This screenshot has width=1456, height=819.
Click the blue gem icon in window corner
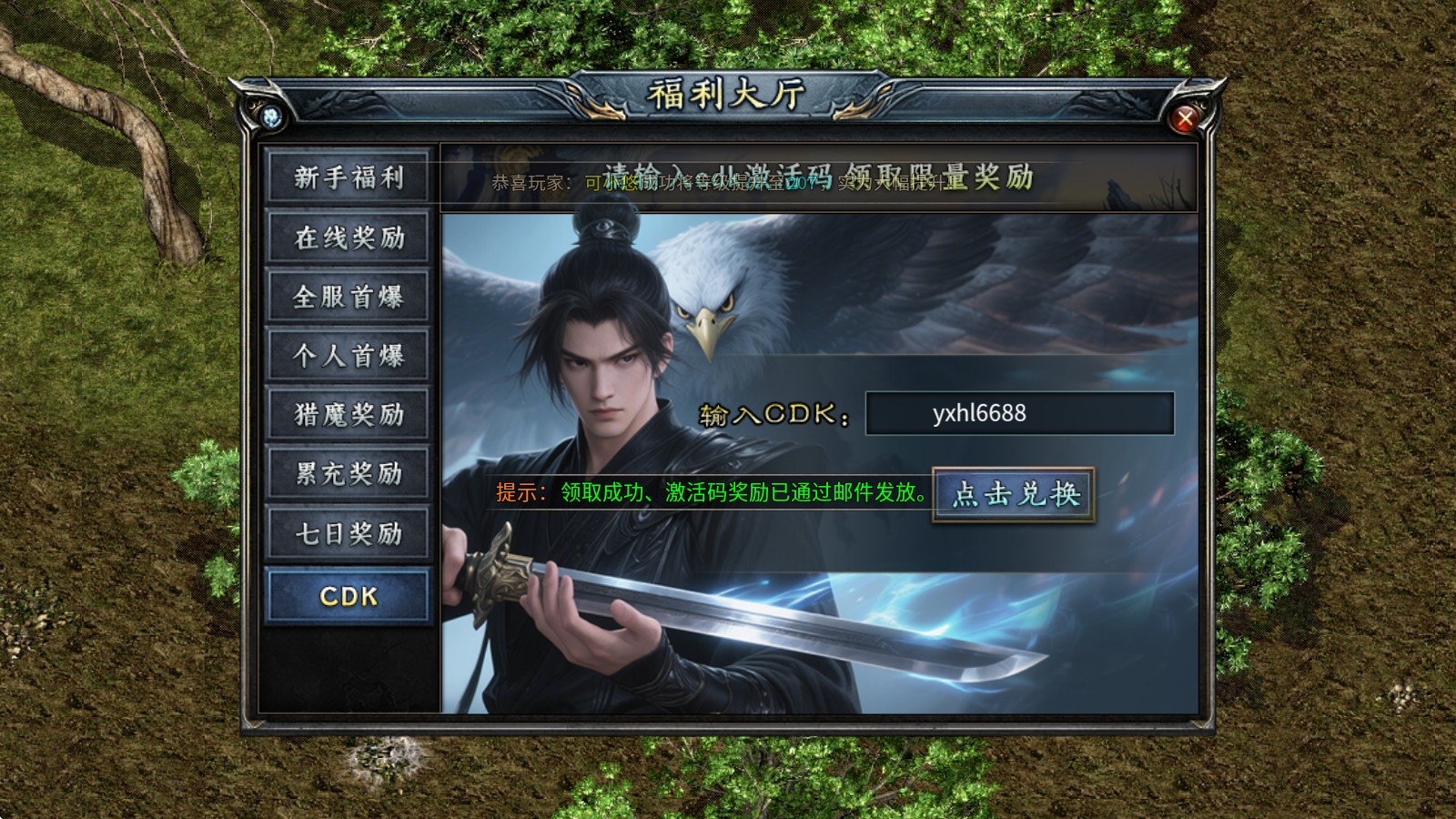(x=271, y=116)
